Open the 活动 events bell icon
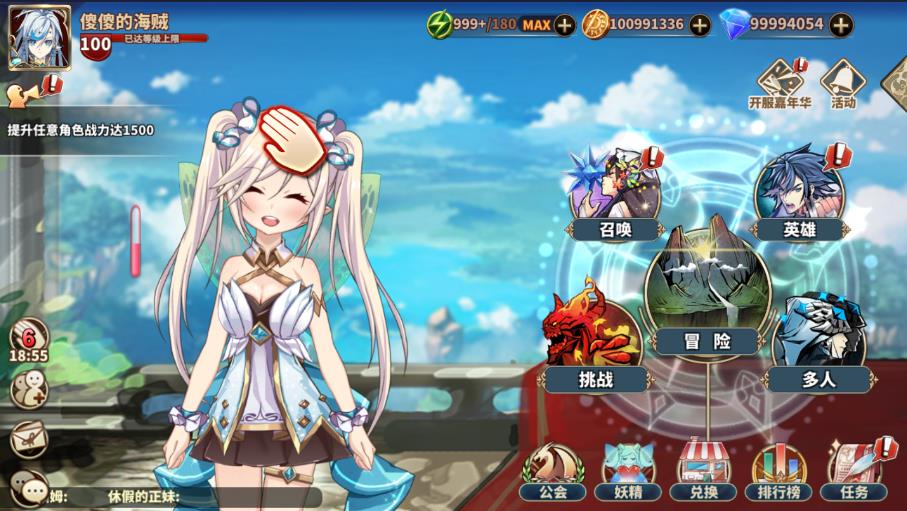The width and height of the screenshot is (907, 511). click(x=843, y=83)
